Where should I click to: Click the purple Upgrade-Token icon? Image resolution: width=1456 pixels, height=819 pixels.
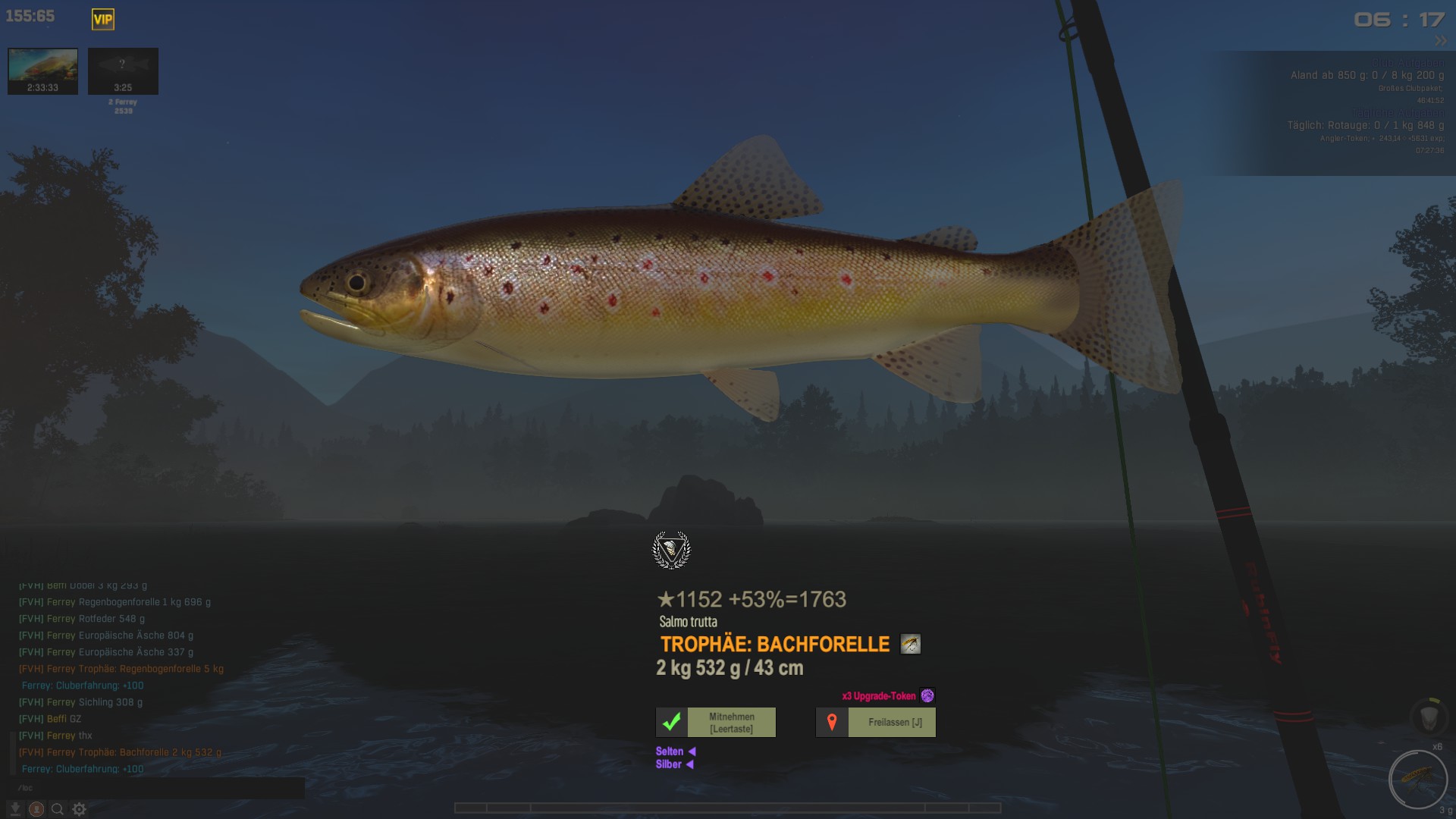click(x=927, y=696)
